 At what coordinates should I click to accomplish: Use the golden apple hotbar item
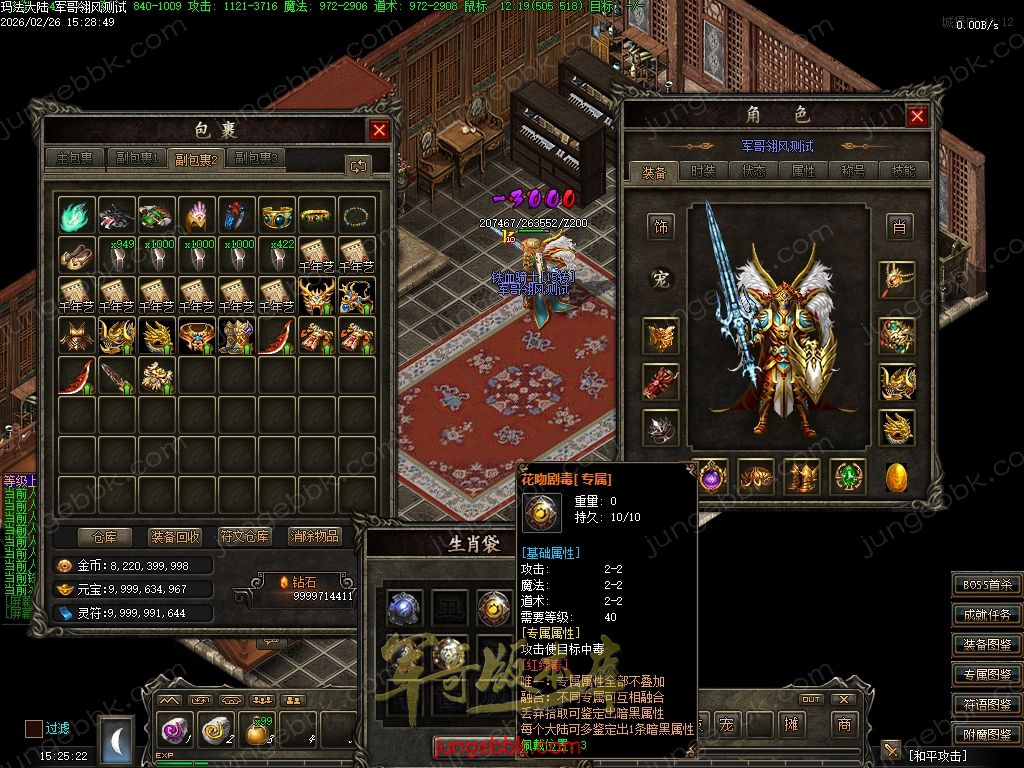click(256, 733)
